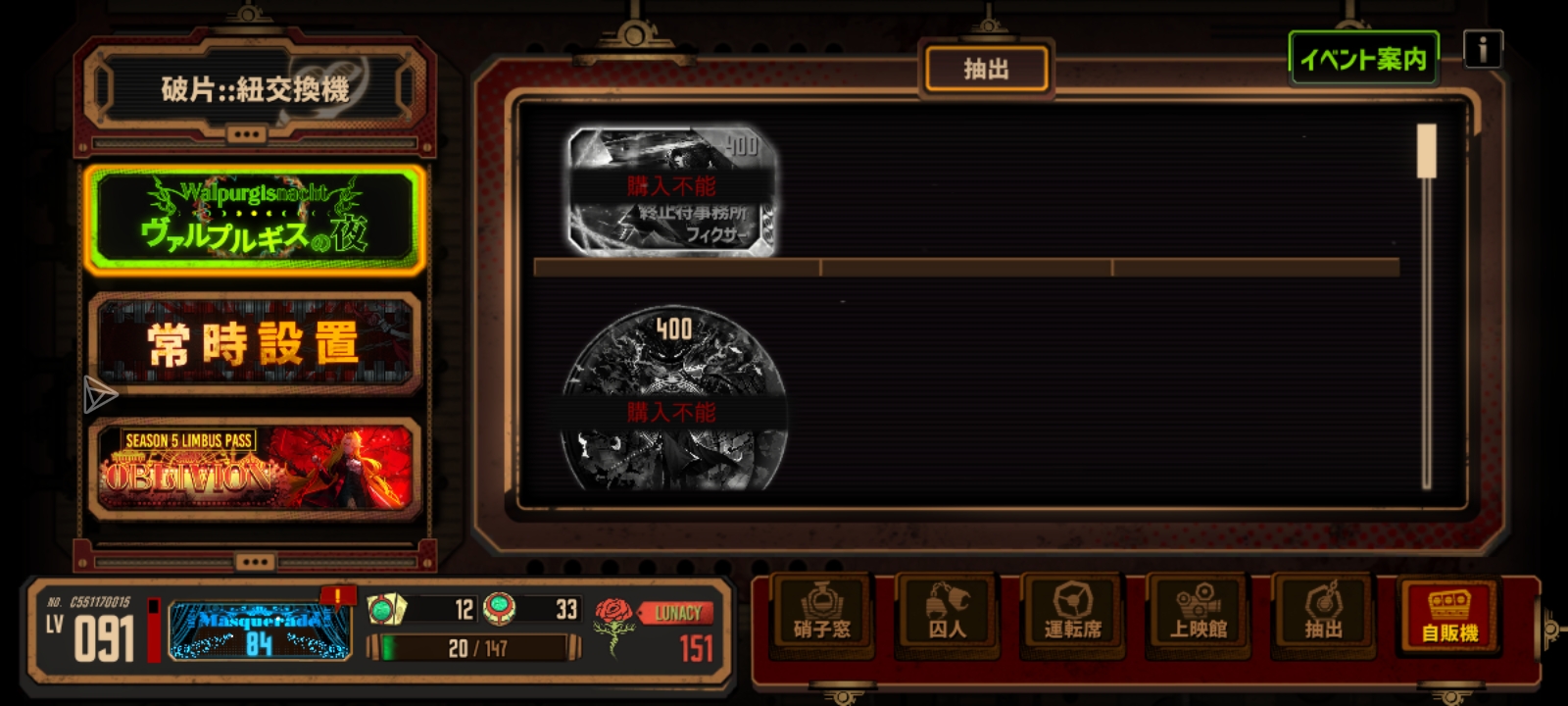Go to the 硝子窓 window menu
This screenshot has width=1568, height=706.
[x=821, y=613]
